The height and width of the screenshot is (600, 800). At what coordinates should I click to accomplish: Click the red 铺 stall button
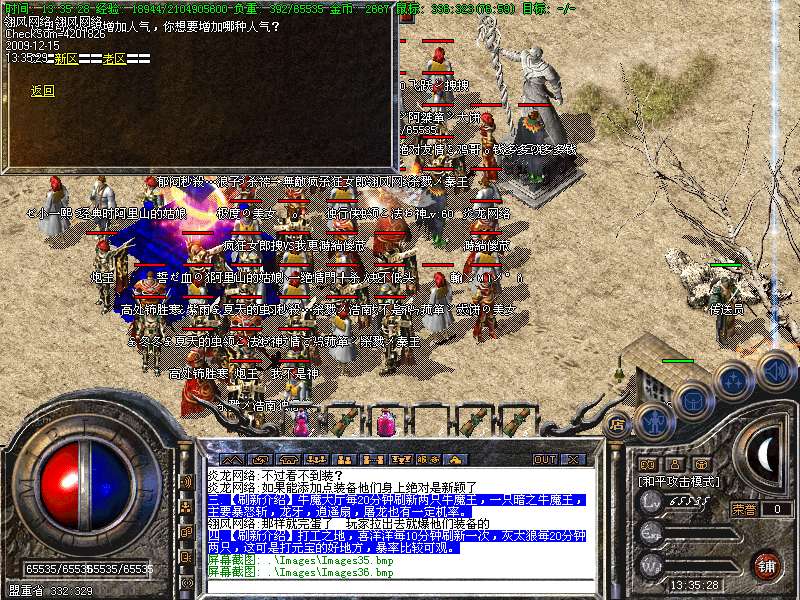(766, 564)
